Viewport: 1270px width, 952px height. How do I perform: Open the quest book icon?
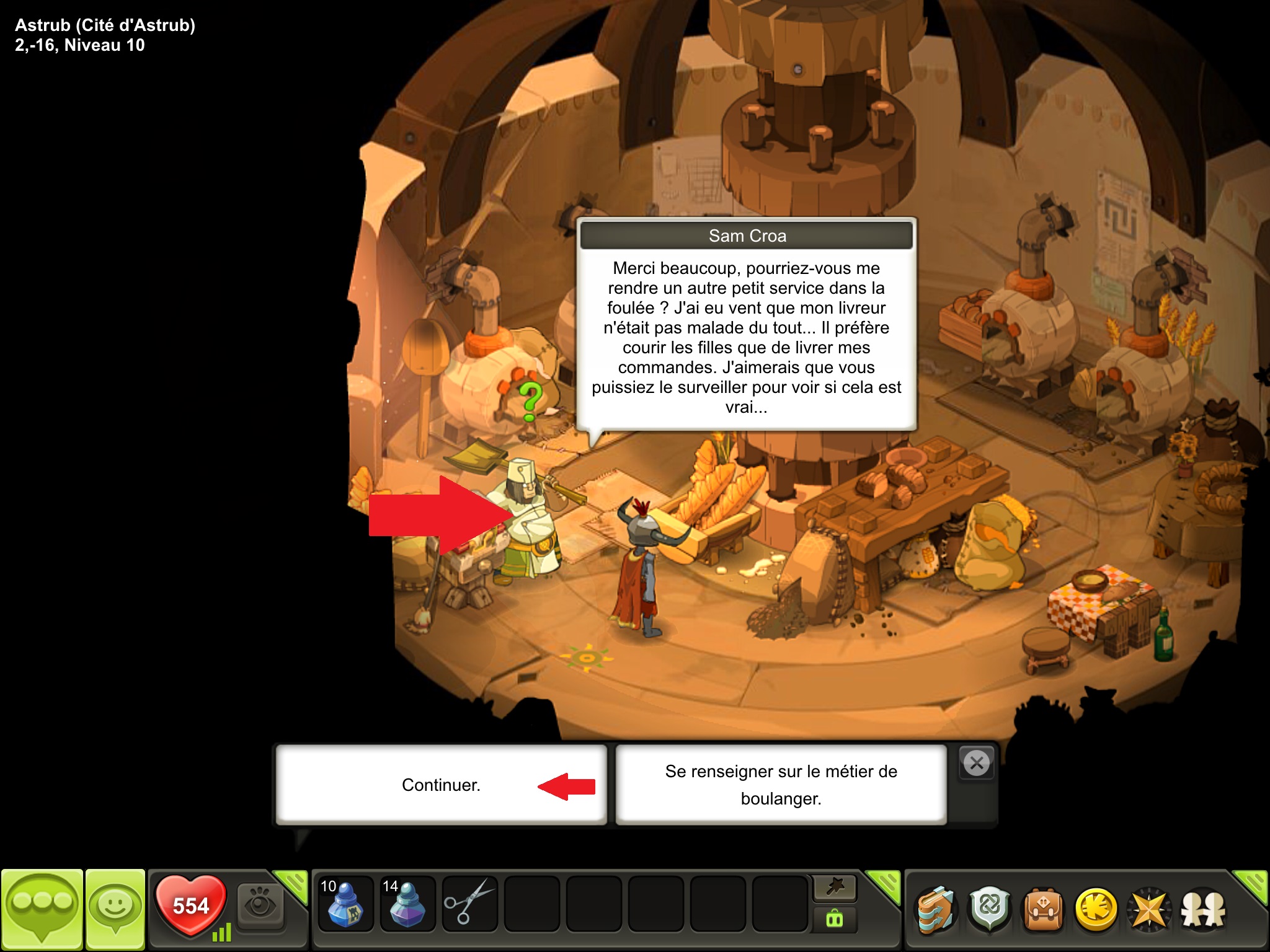tap(936, 910)
